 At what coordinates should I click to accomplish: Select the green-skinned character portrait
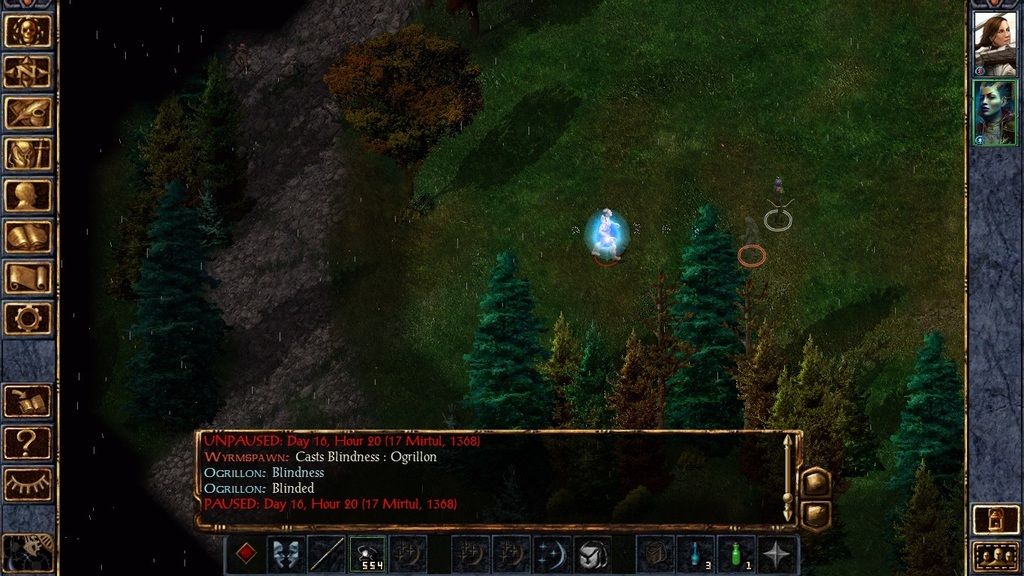tap(994, 112)
